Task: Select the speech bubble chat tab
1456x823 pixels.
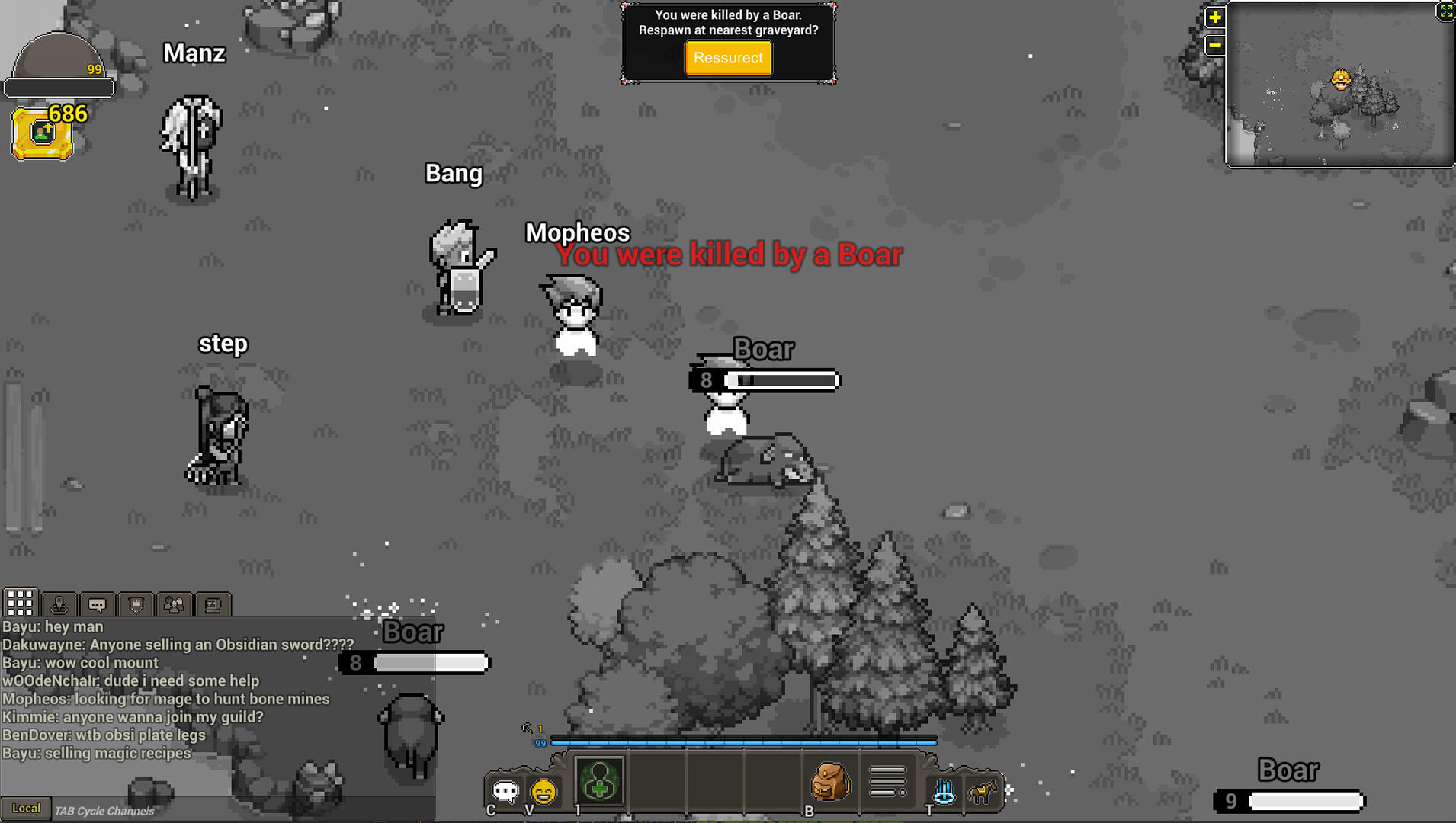Action: click(x=98, y=603)
